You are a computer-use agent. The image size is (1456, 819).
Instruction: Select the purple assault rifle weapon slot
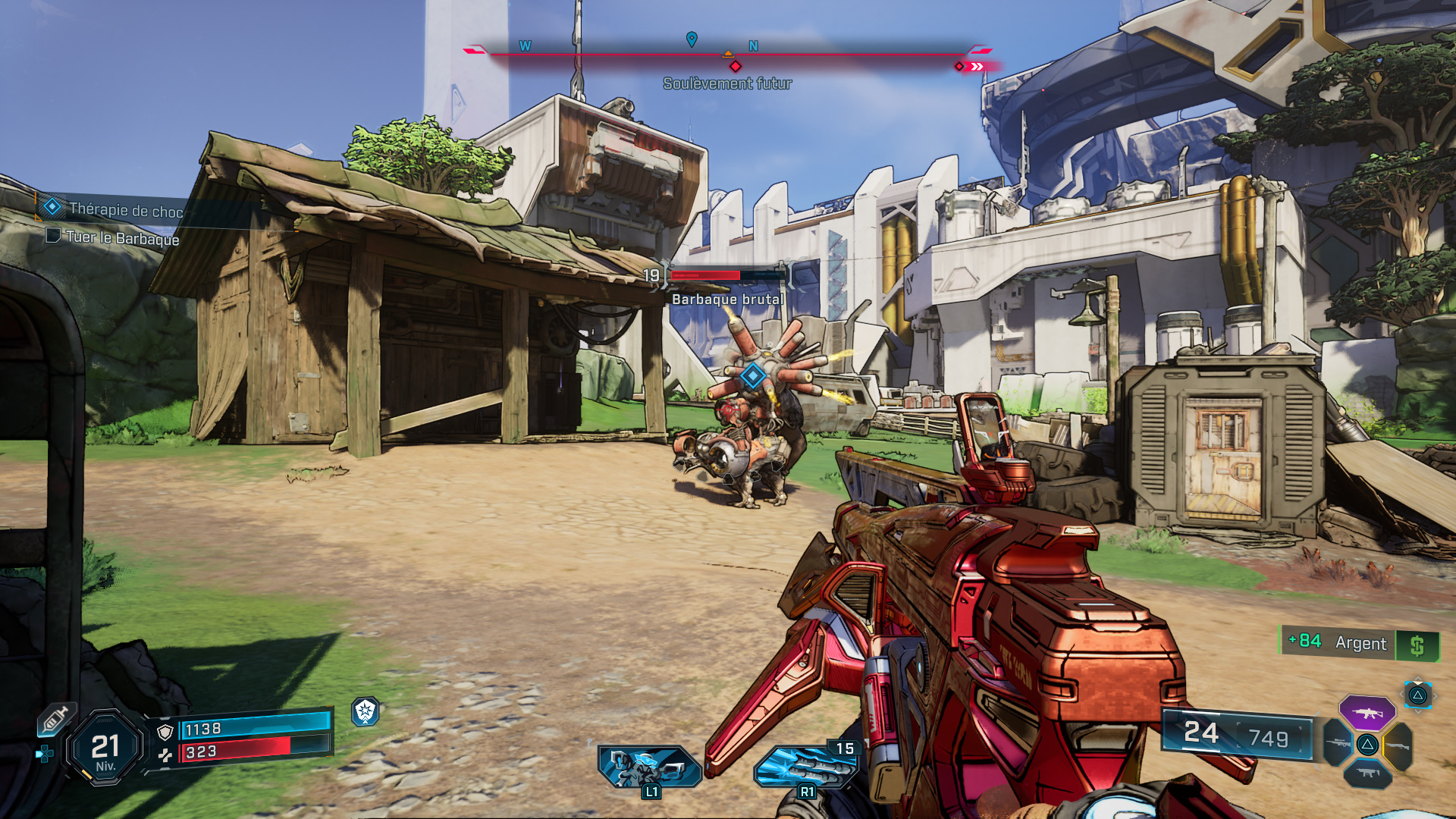[x=1367, y=713]
